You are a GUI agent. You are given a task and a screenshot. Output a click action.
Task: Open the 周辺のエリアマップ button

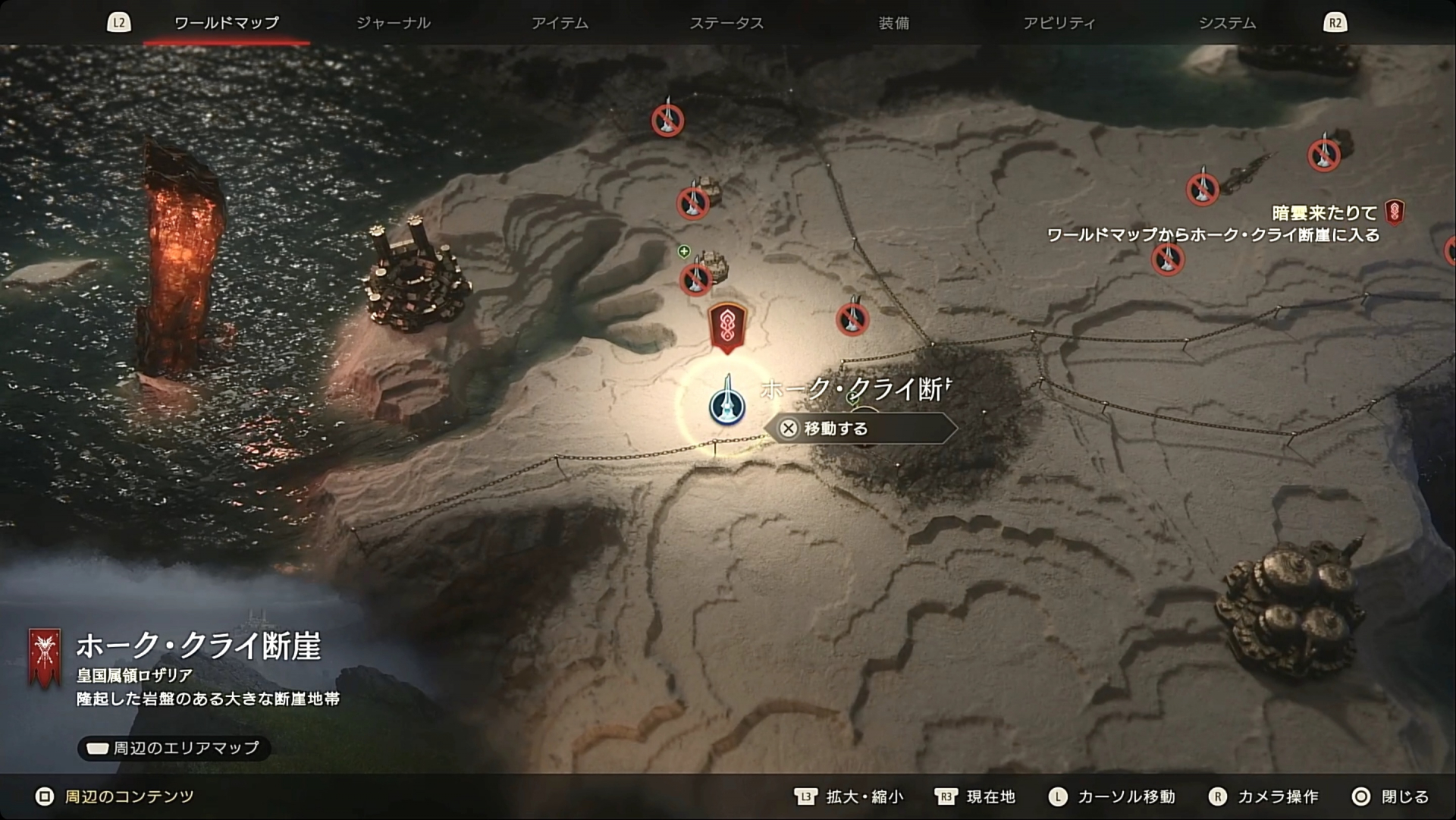(174, 748)
